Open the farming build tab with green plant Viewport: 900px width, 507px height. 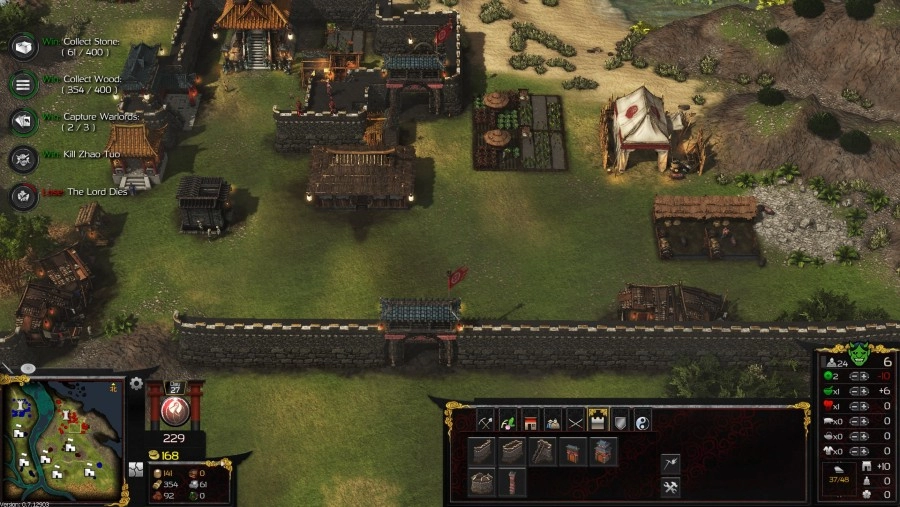click(x=508, y=420)
